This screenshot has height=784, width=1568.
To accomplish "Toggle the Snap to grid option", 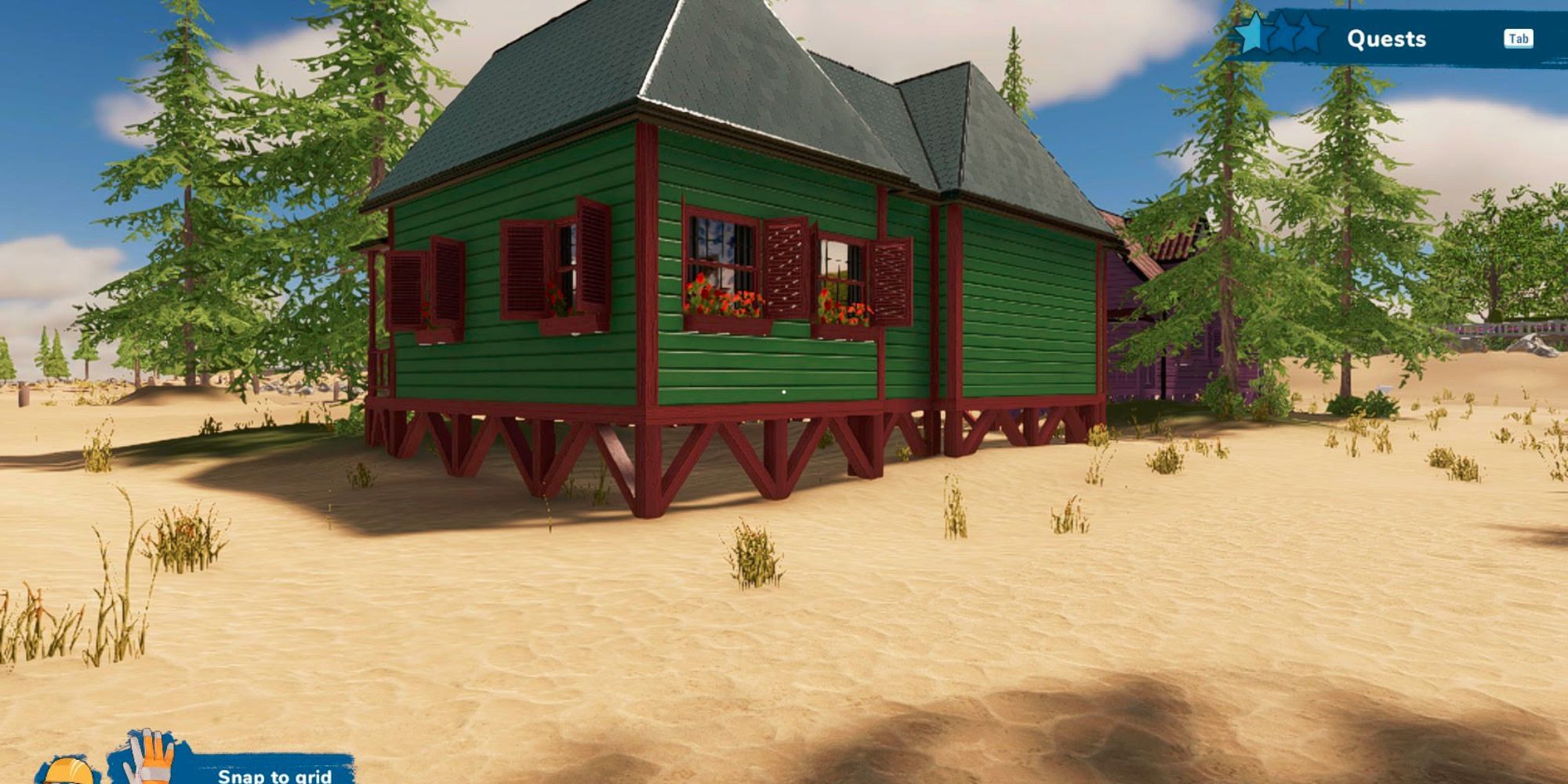I will coord(274,775).
